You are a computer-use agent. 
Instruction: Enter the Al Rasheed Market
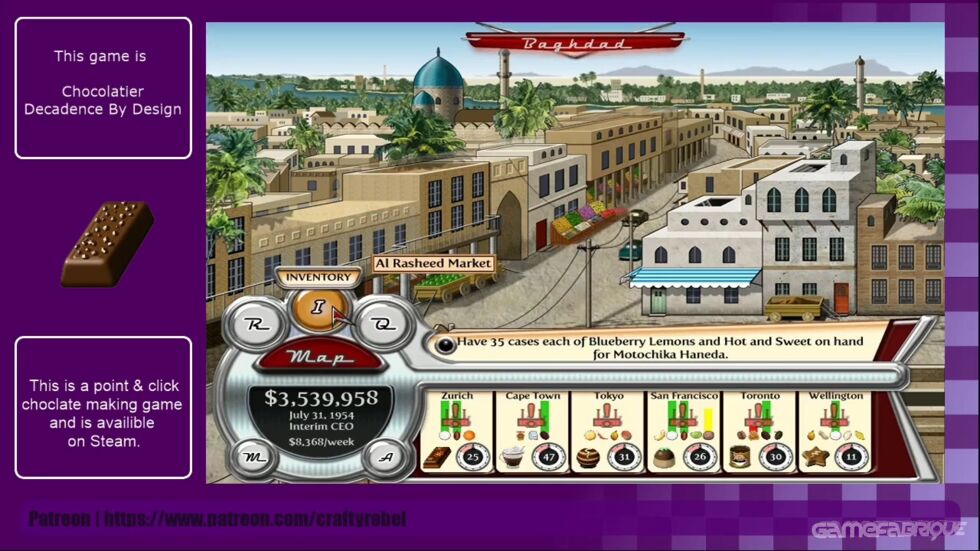[x=434, y=264]
